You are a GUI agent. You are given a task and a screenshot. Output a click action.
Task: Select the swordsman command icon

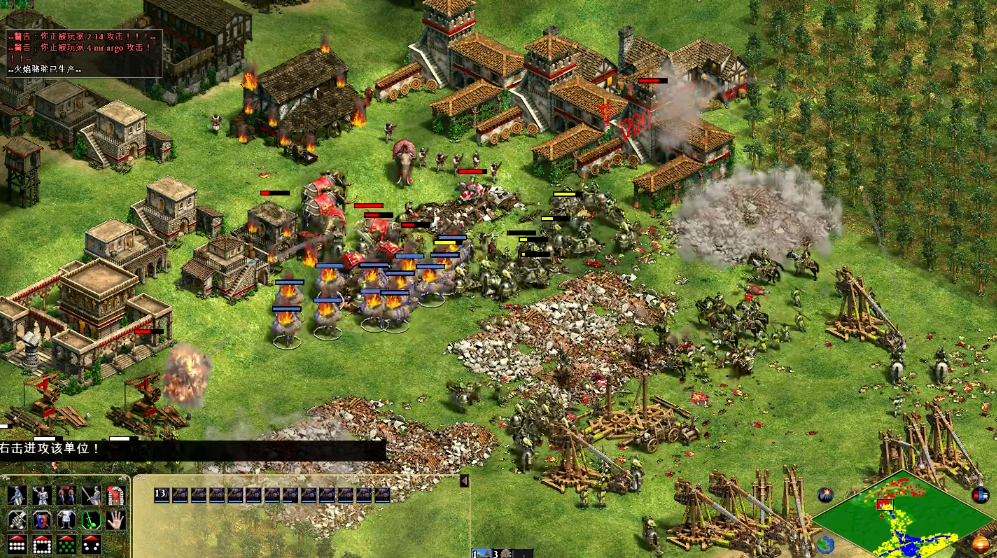tap(91, 495)
